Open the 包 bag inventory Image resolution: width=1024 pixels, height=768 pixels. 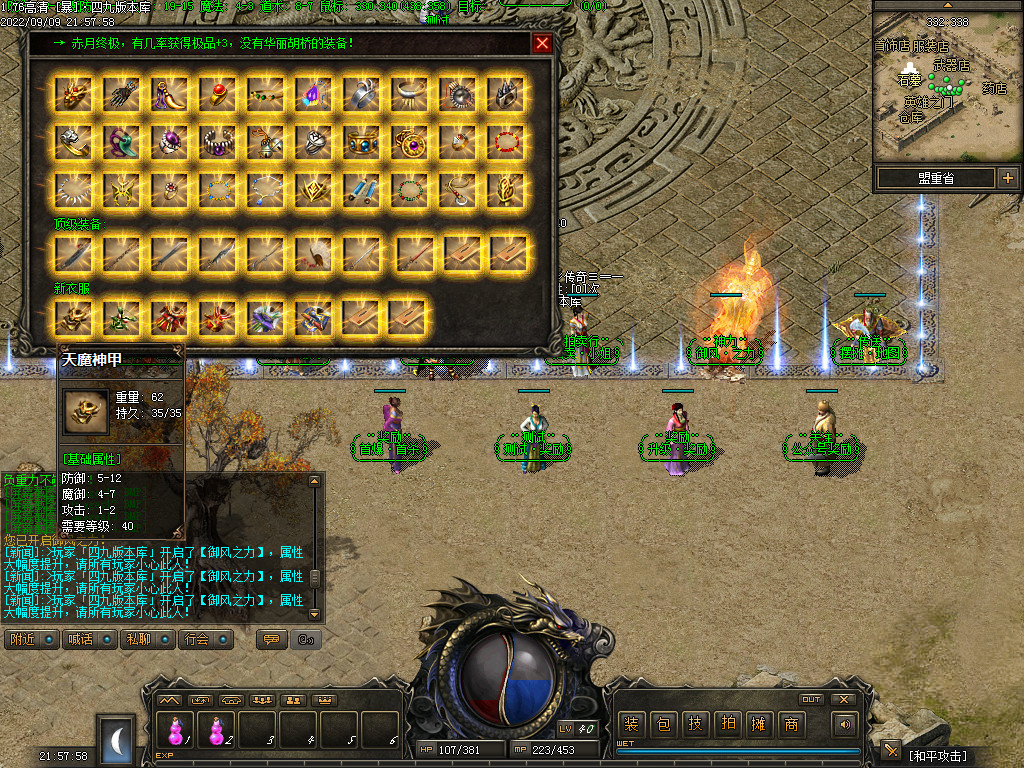pos(663,724)
